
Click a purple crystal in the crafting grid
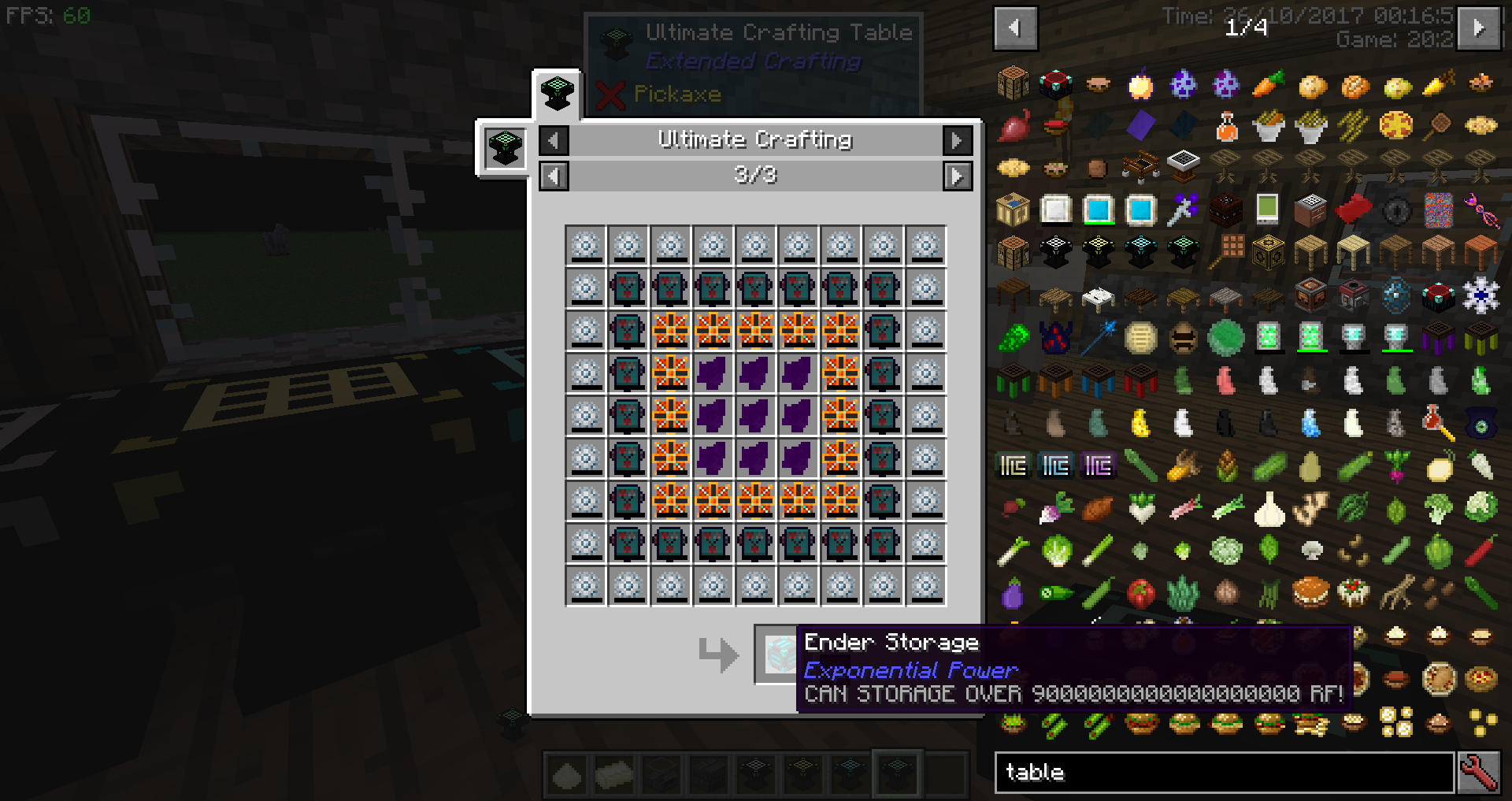[x=756, y=415]
